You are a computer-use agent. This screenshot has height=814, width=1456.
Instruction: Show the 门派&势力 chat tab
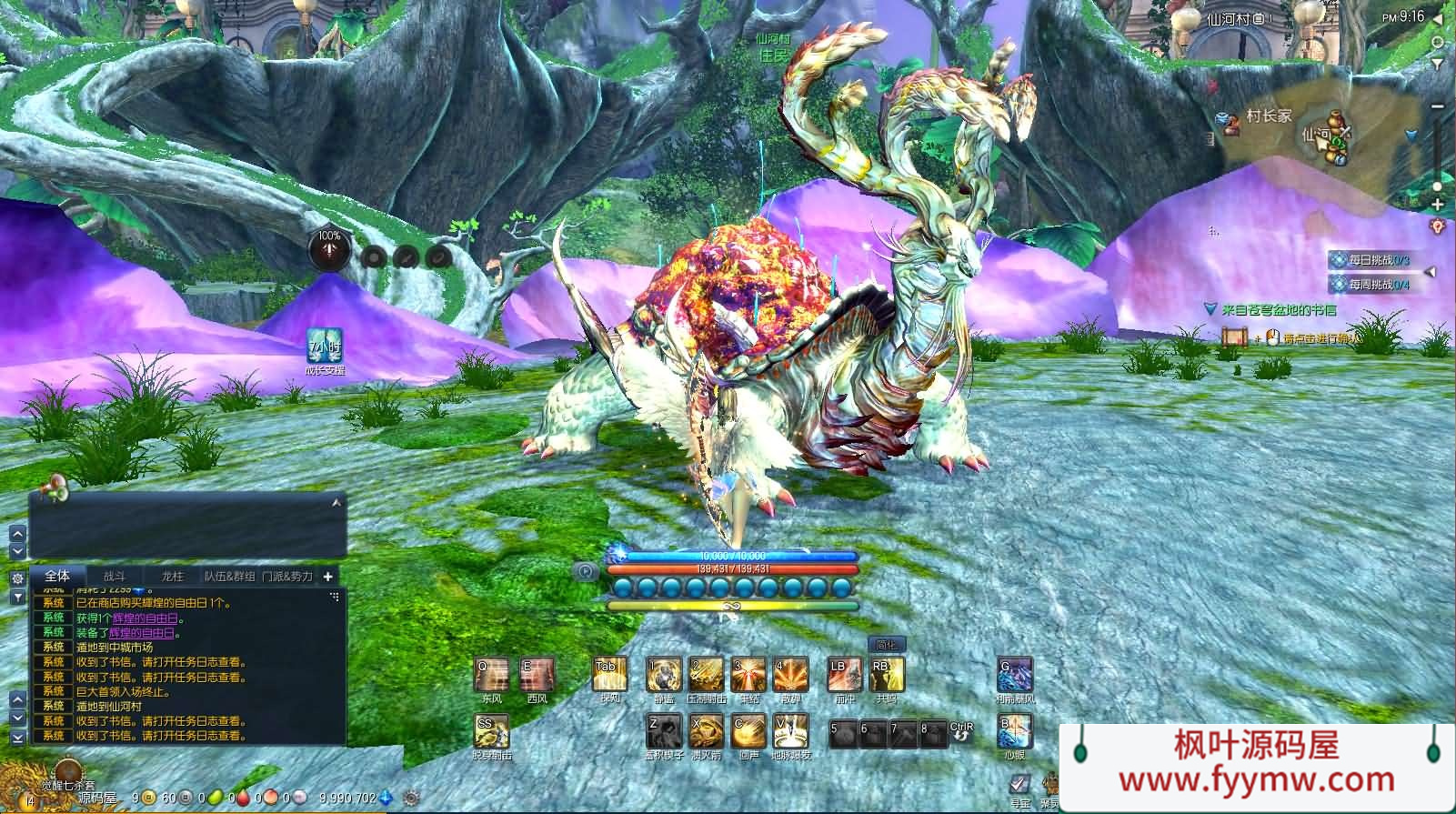(x=286, y=576)
